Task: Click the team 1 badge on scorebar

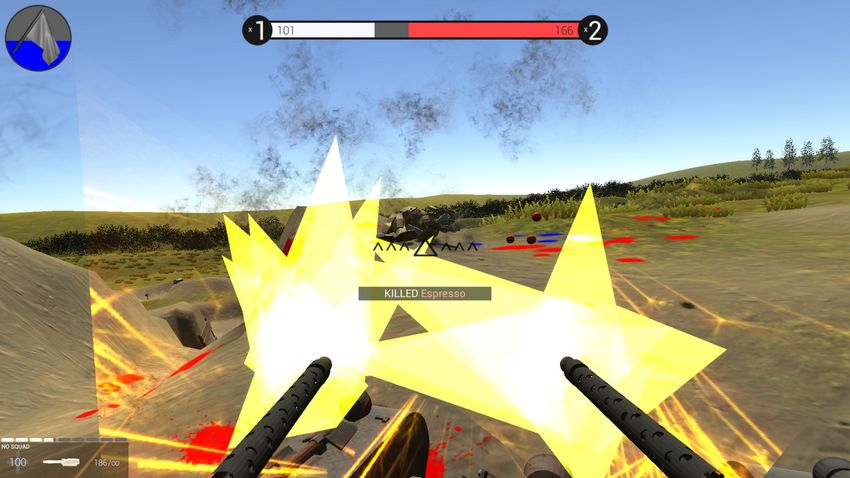Action: pyautogui.click(x=257, y=31)
